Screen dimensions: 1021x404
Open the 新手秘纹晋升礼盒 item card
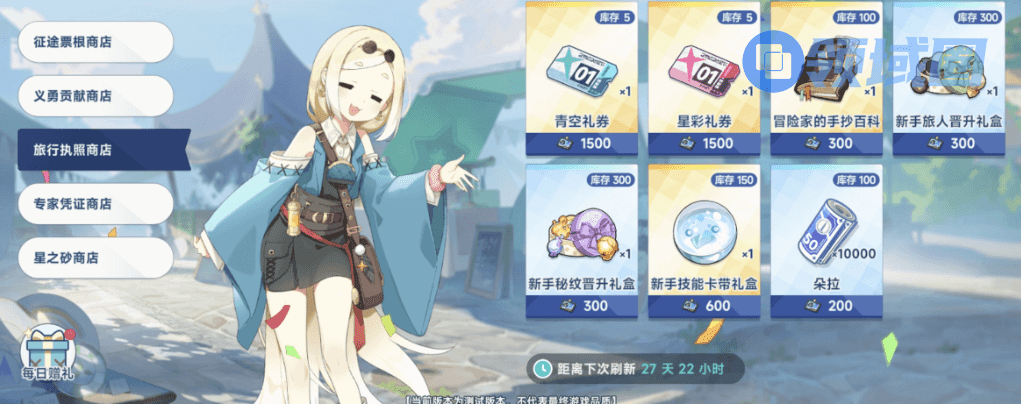[580, 241]
